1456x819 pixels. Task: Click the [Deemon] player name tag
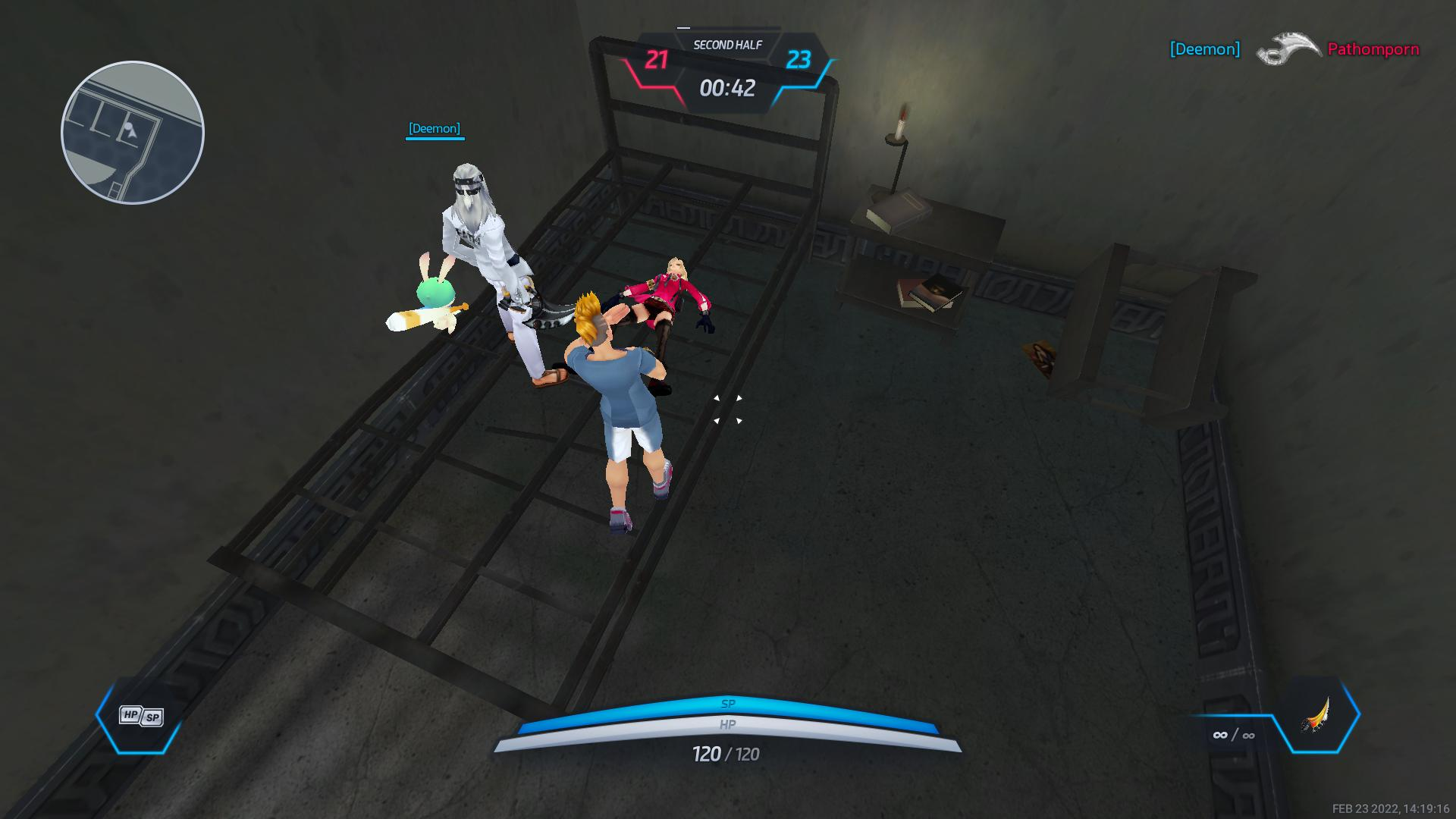[434, 128]
